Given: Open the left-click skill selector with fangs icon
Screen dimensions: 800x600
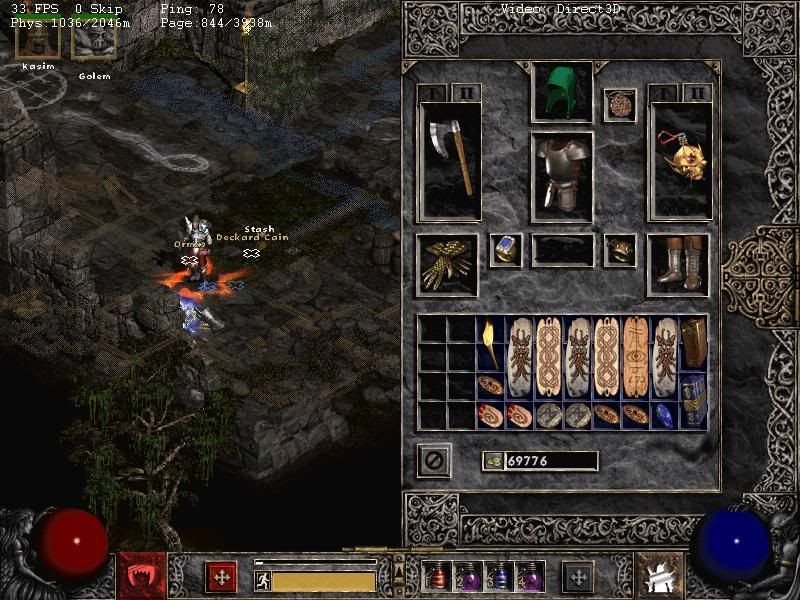Looking at the screenshot, I should coord(140,575).
